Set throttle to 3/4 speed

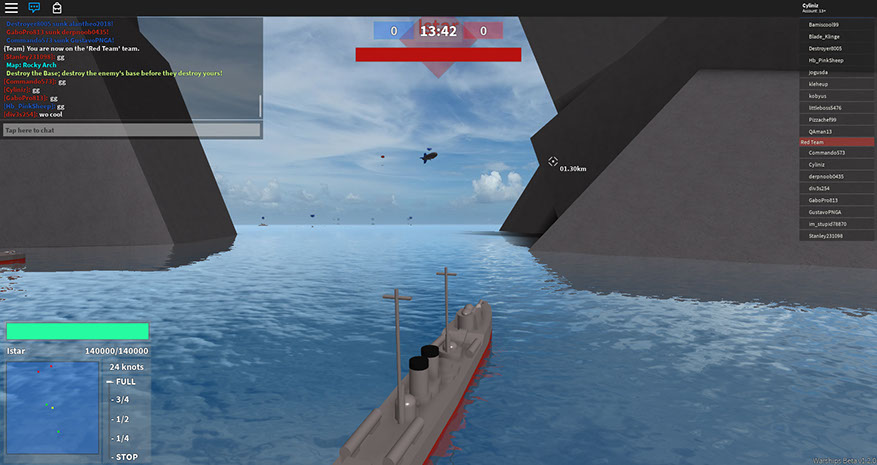(x=121, y=400)
